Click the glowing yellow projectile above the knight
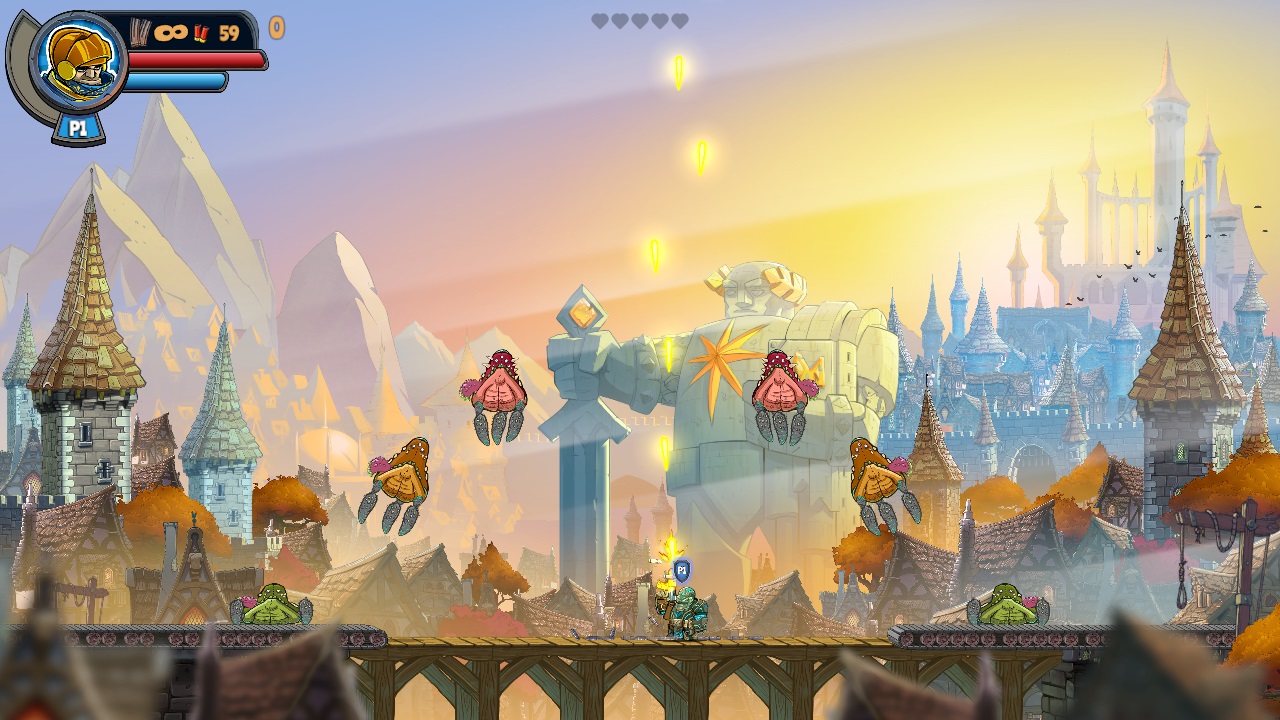This screenshot has height=720, width=1280. [663, 455]
